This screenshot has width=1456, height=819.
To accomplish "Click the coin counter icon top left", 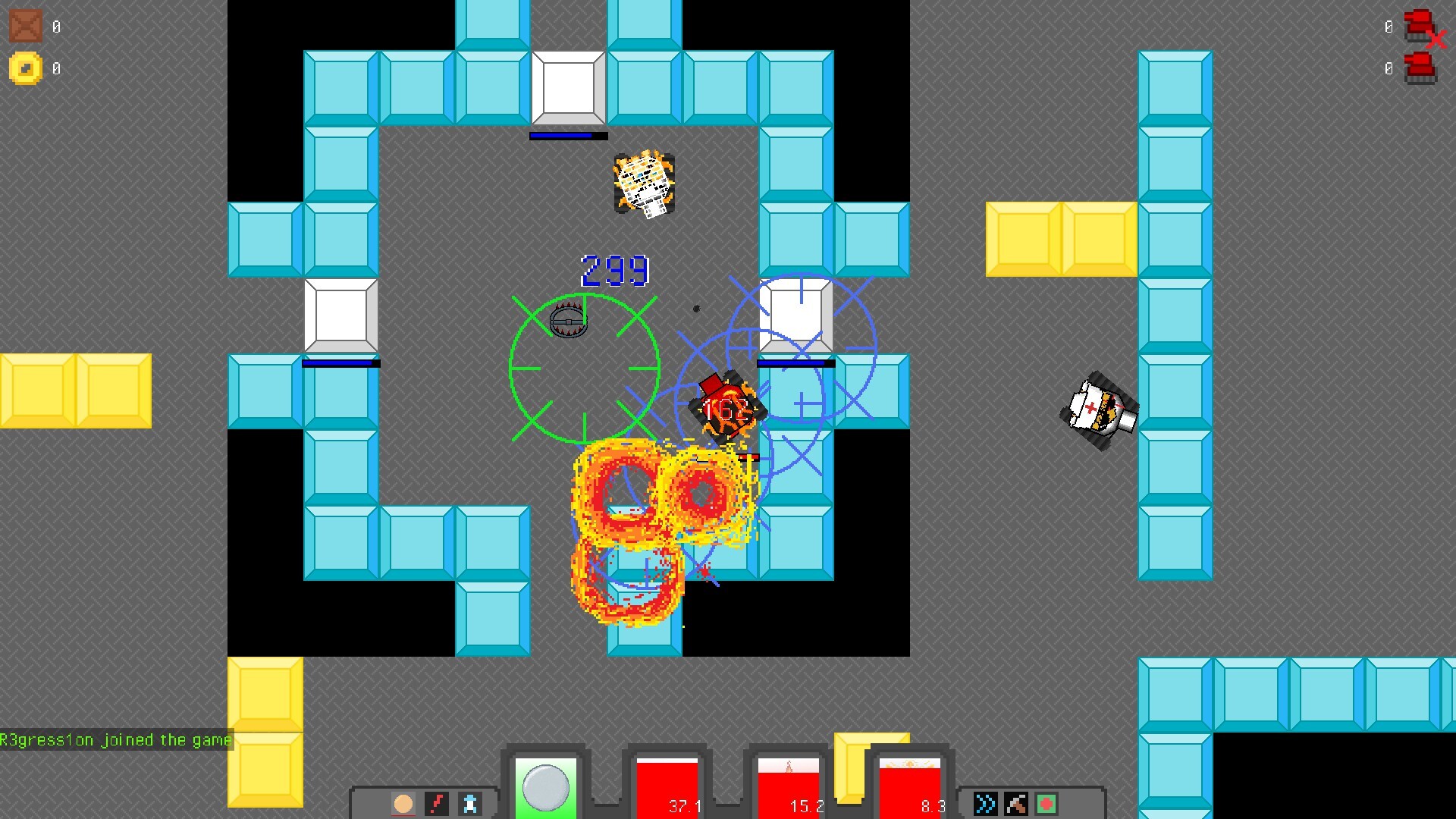I will click(x=25, y=68).
